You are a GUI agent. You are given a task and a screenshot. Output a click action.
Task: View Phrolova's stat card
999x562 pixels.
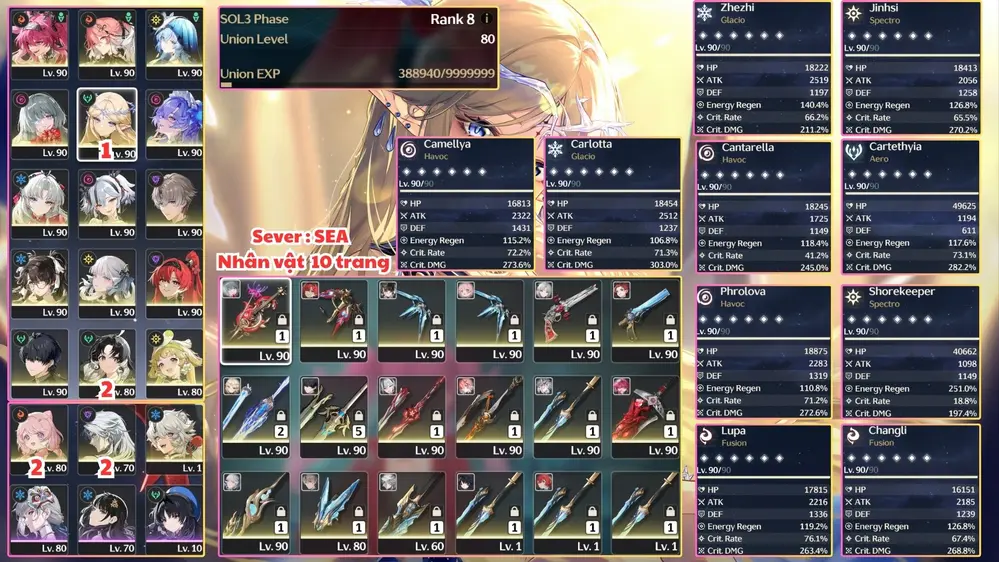click(762, 351)
